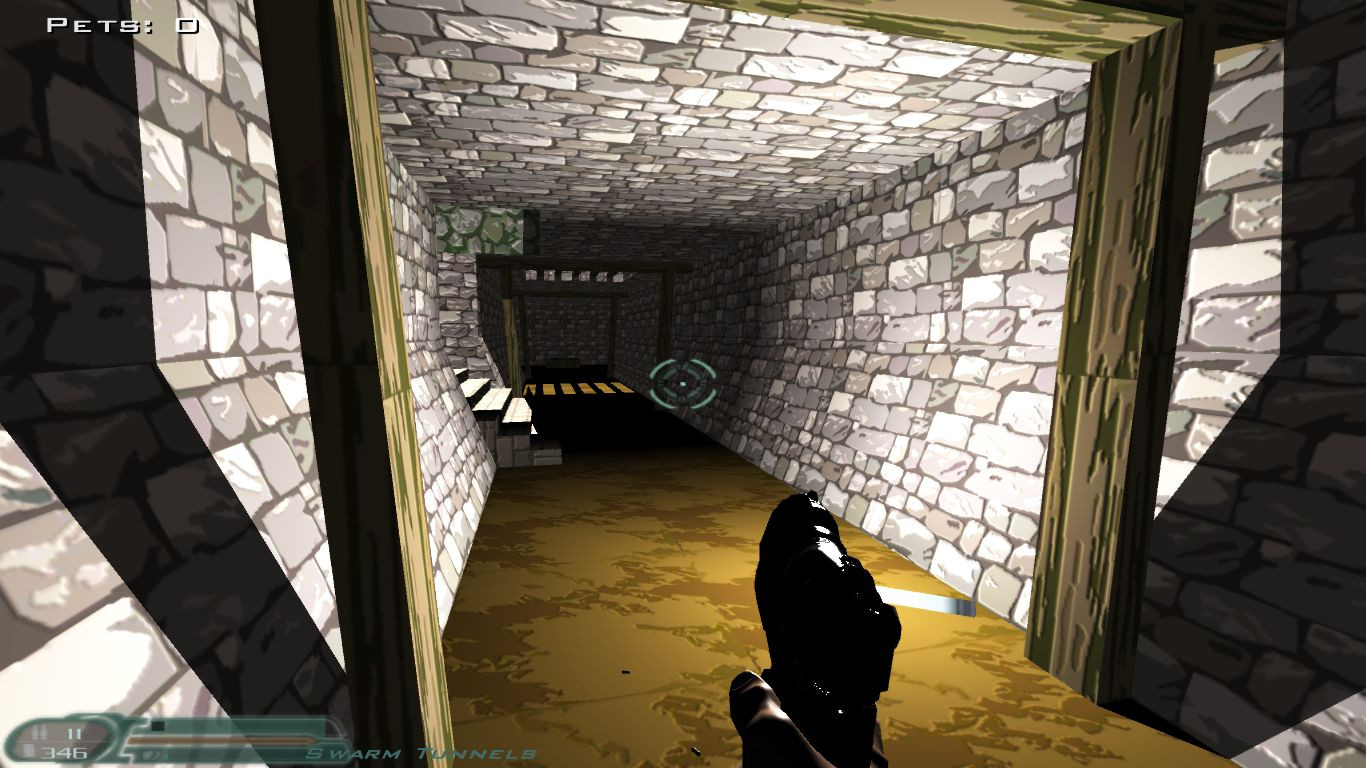The width and height of the screenshot is (1366, 768).
Task: Click the reserve ammo magazine icon beside 346
Action: click(x=27, y=751)
